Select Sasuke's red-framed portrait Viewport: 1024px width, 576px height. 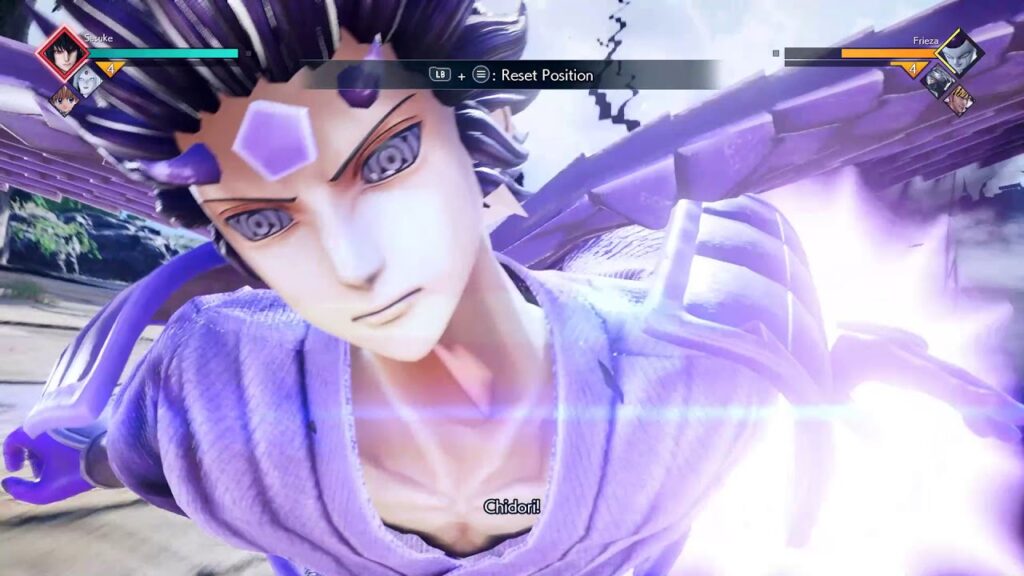63,54
